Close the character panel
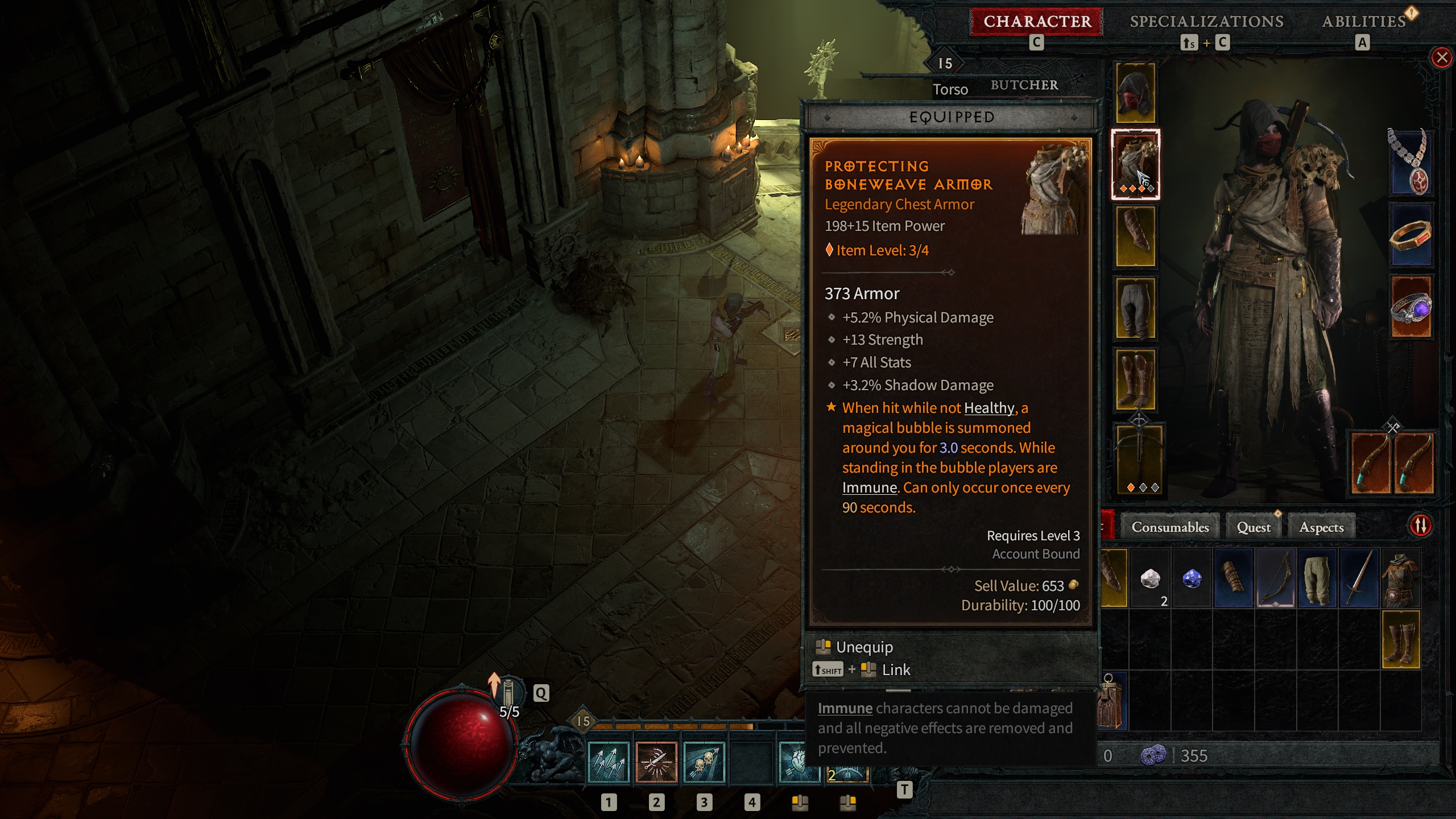 coord(1442,57)
